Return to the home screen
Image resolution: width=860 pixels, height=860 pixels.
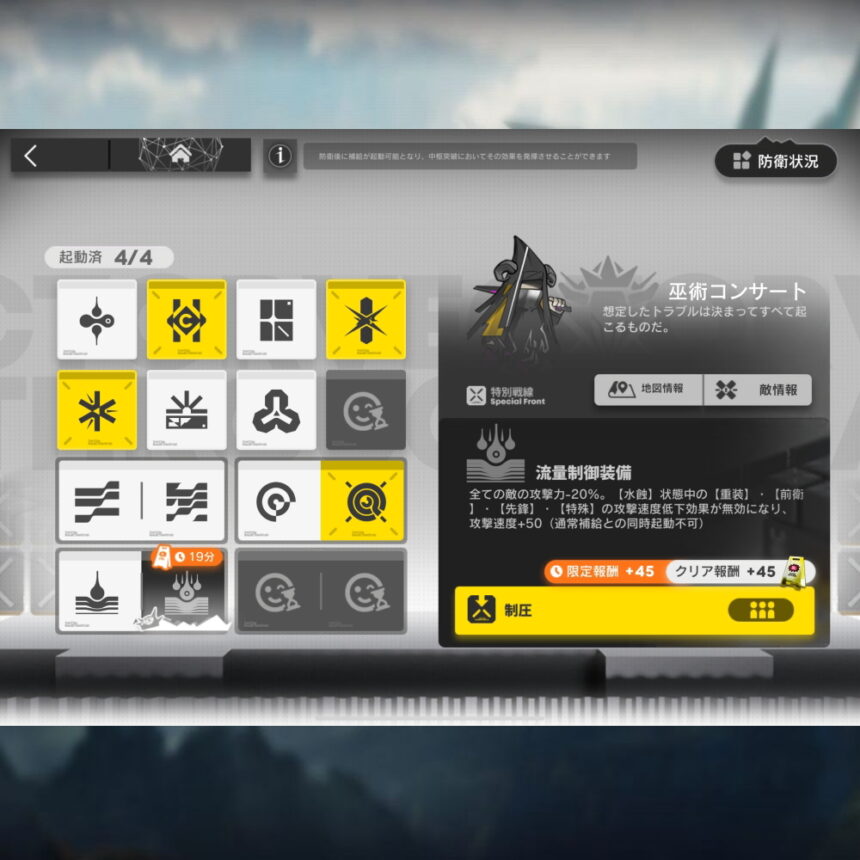[180, 155]
